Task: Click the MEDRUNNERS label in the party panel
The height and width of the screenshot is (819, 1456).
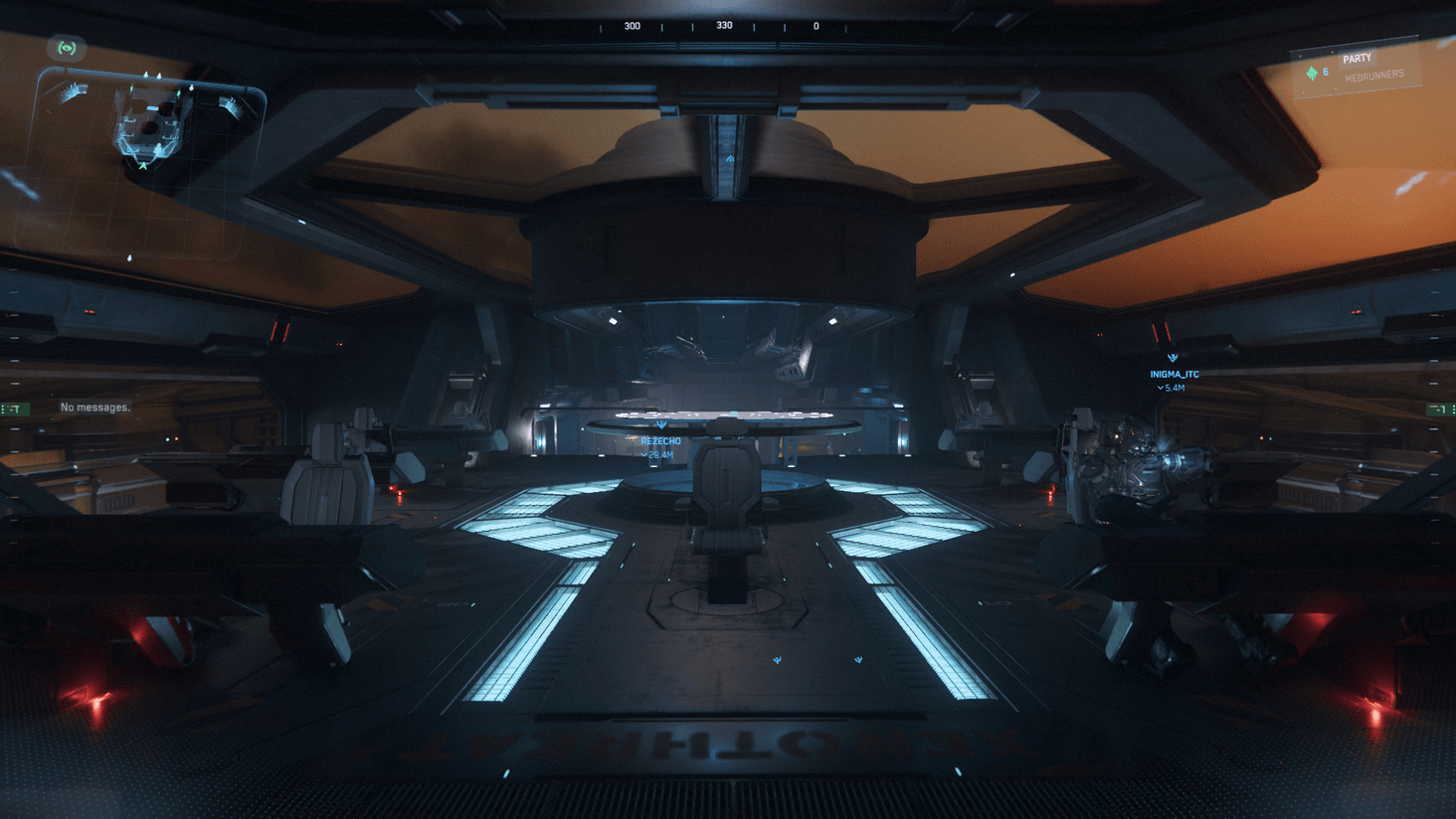Action: point(1374,73)
